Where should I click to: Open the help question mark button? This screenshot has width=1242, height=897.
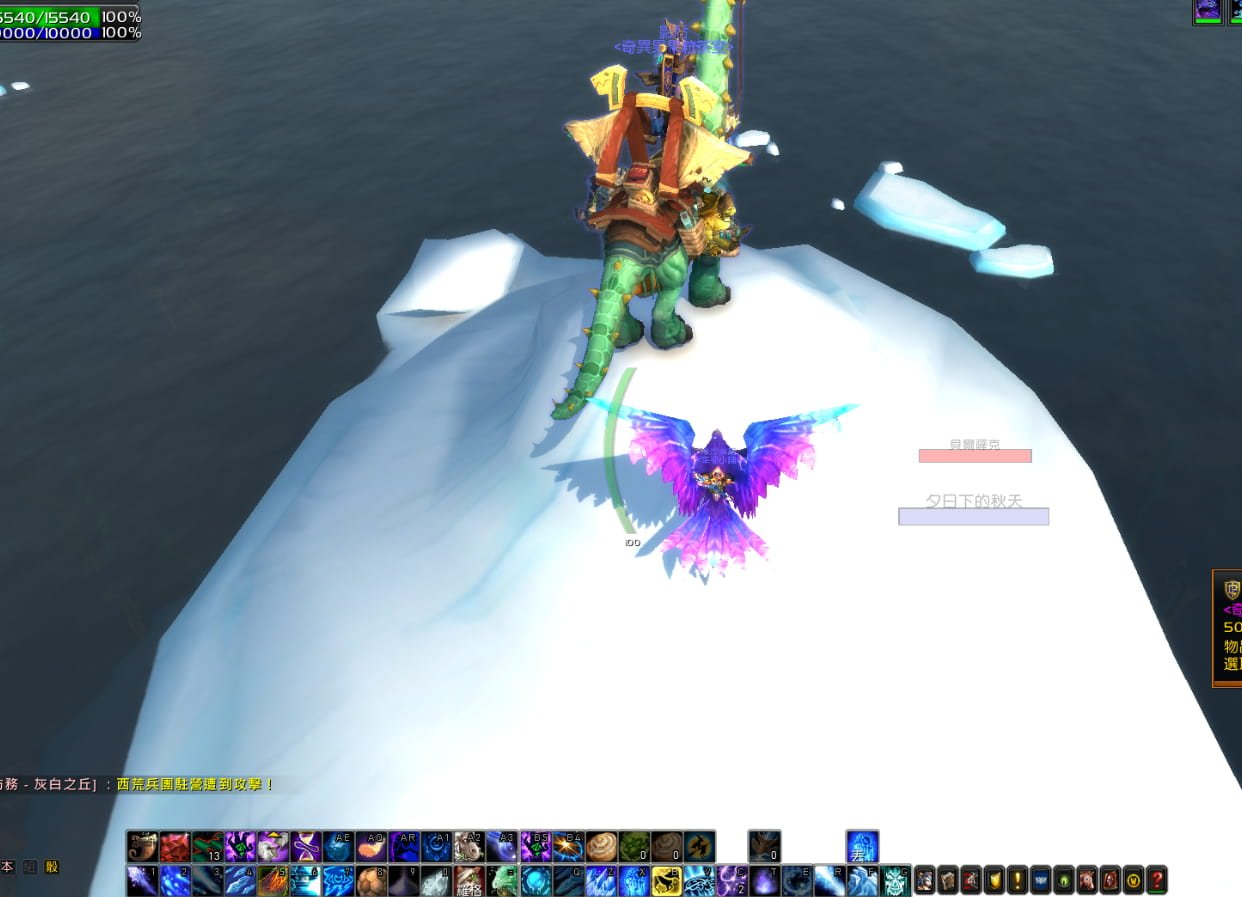click(1157, 880)
